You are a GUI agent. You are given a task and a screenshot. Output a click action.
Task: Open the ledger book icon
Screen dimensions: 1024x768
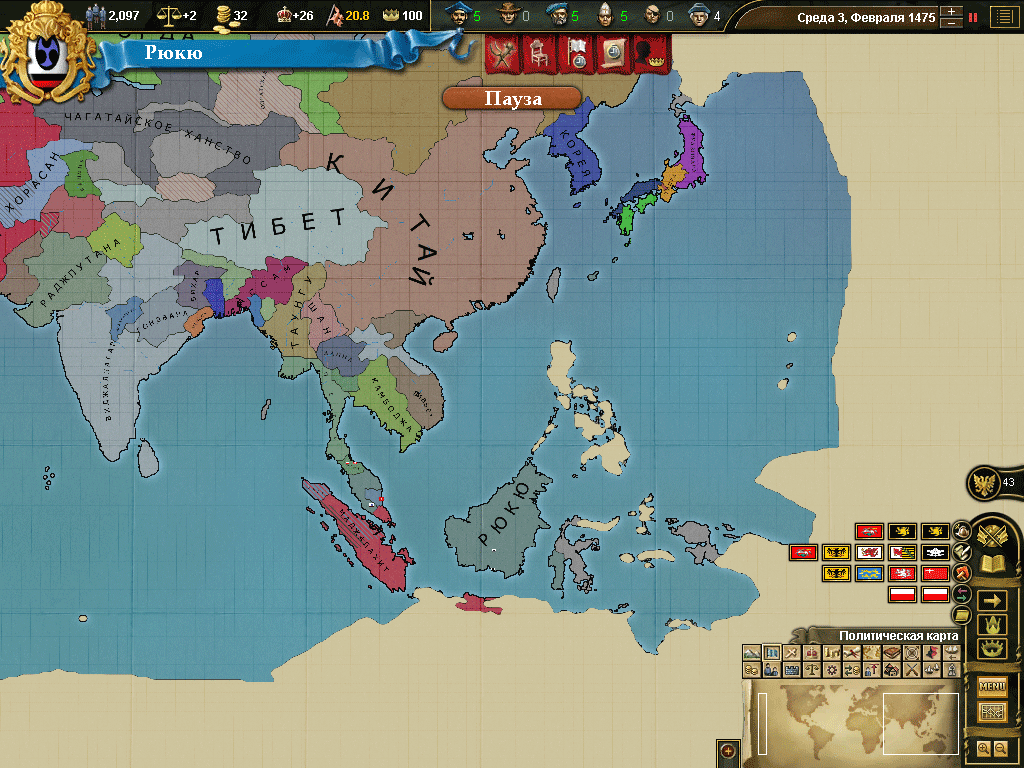pos(992,564)
